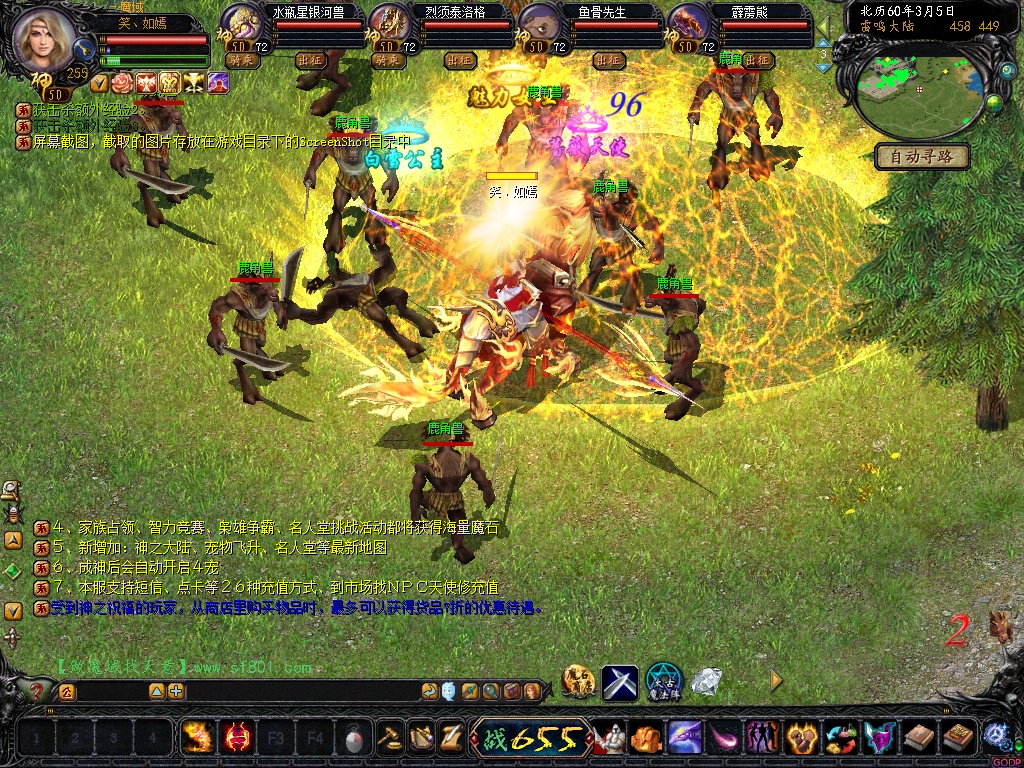Click the white diamond gem icon
The width and height of the screenshot is (1024, 768).
pyautogui.click(x=708, y=682)
